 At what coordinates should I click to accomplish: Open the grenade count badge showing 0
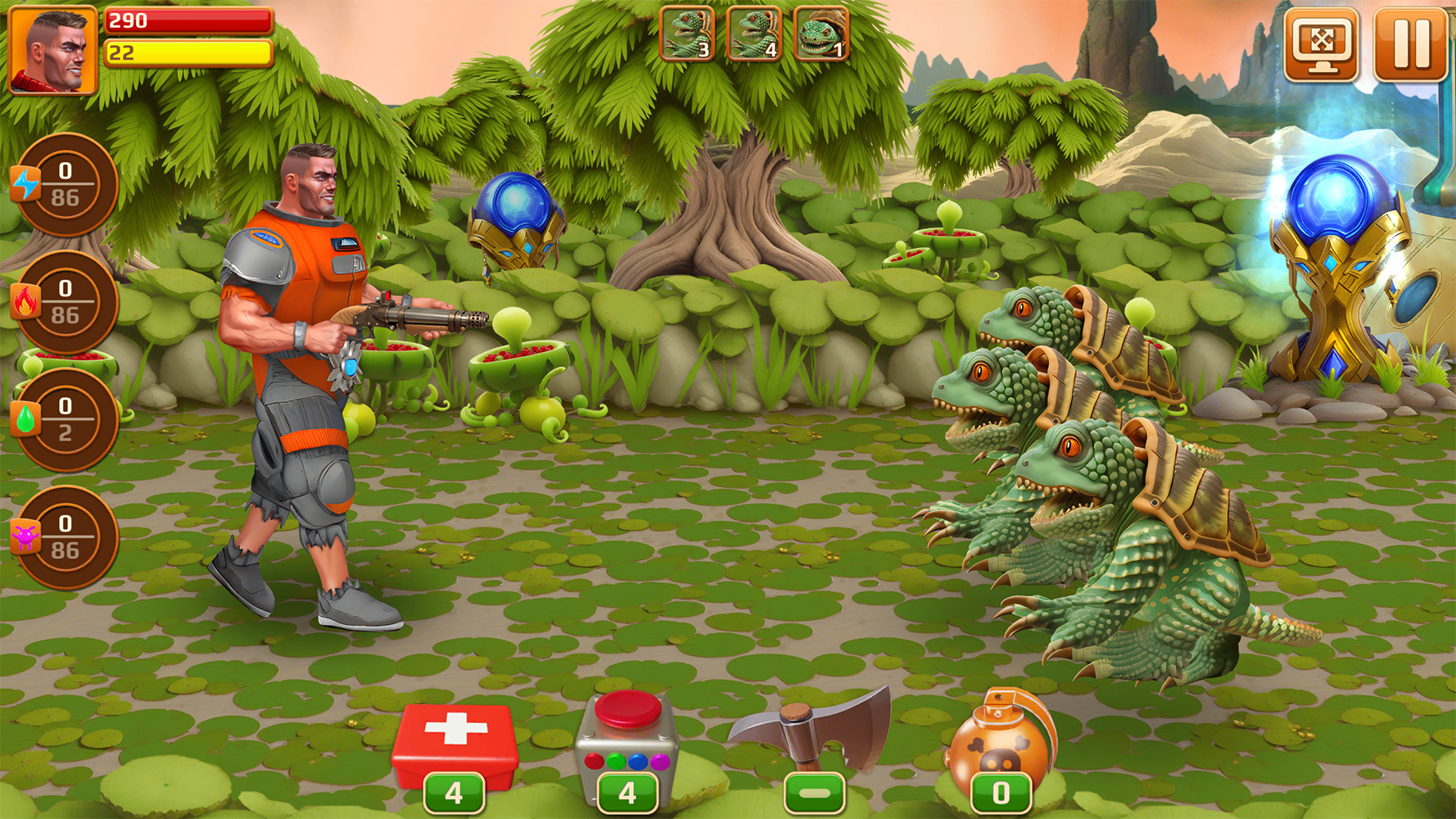coord(1001,792)
